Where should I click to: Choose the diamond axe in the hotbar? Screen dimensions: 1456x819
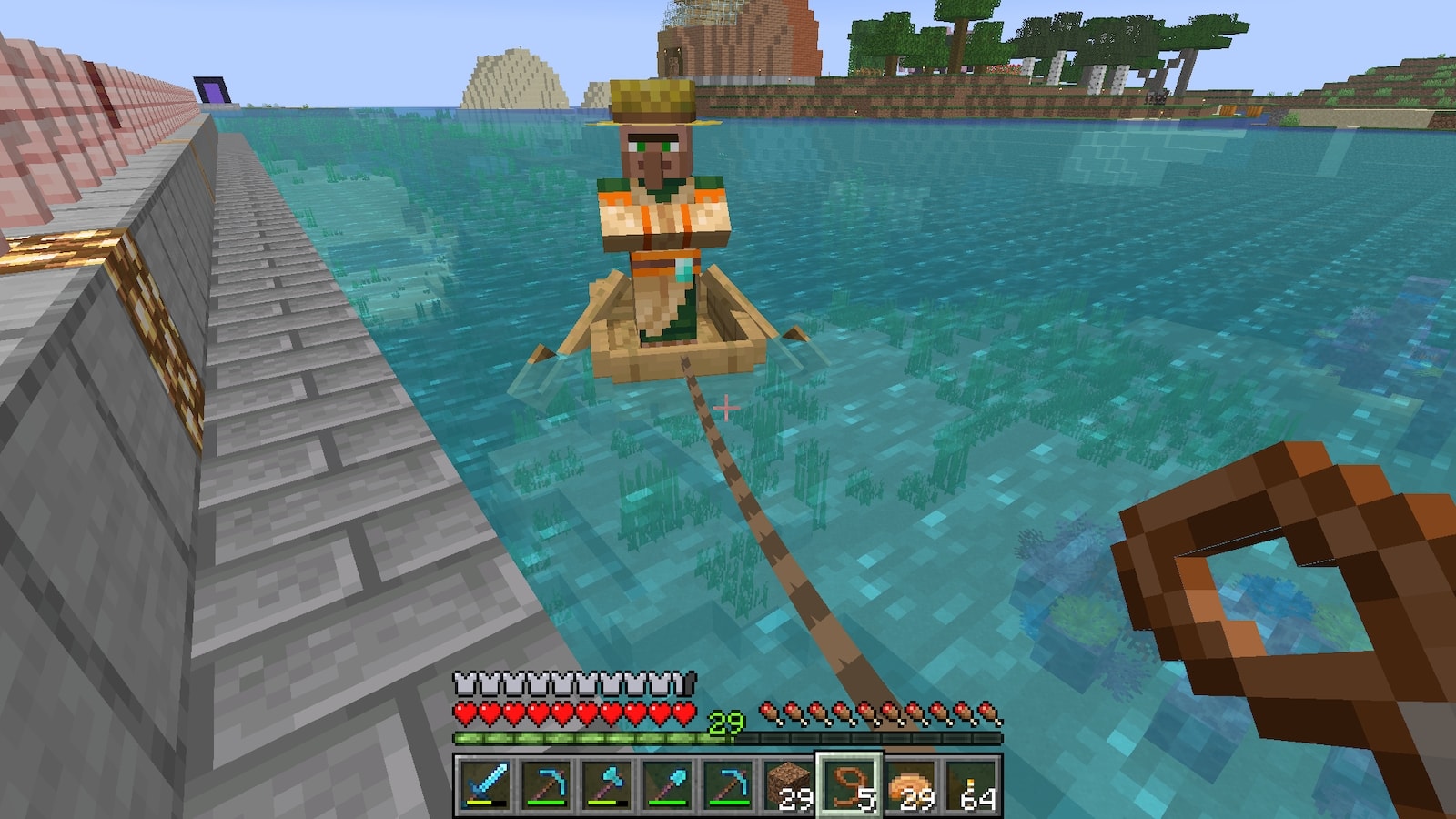607,784
